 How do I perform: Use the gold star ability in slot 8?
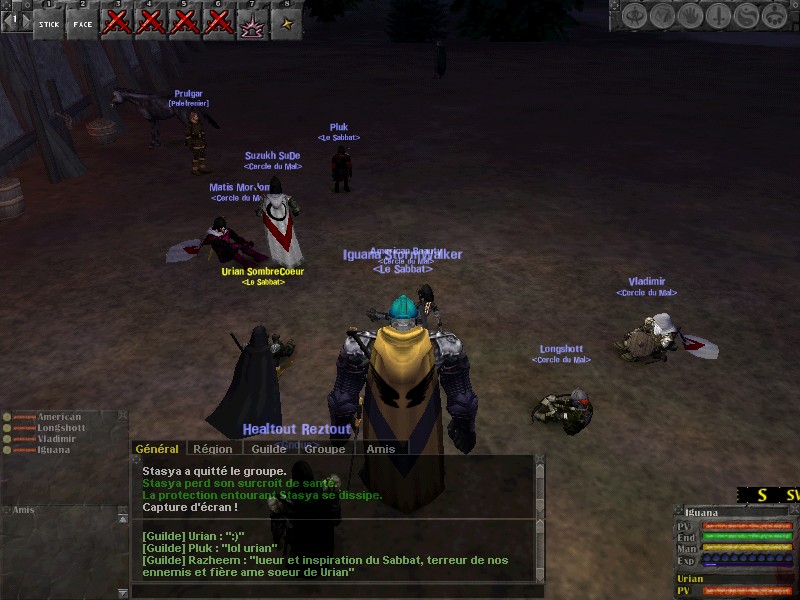[287, 23]
